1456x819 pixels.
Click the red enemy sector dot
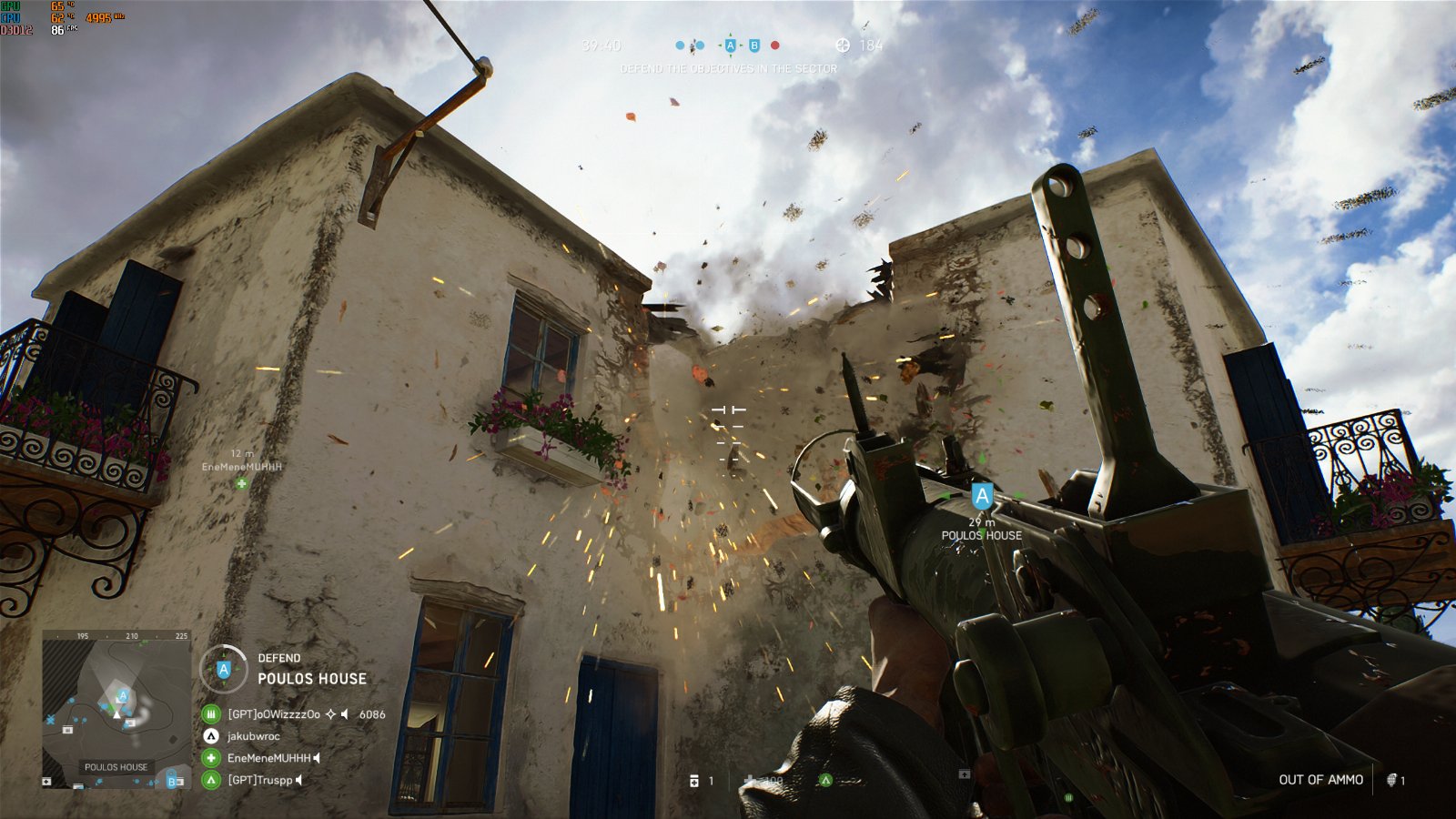(775, 45)
